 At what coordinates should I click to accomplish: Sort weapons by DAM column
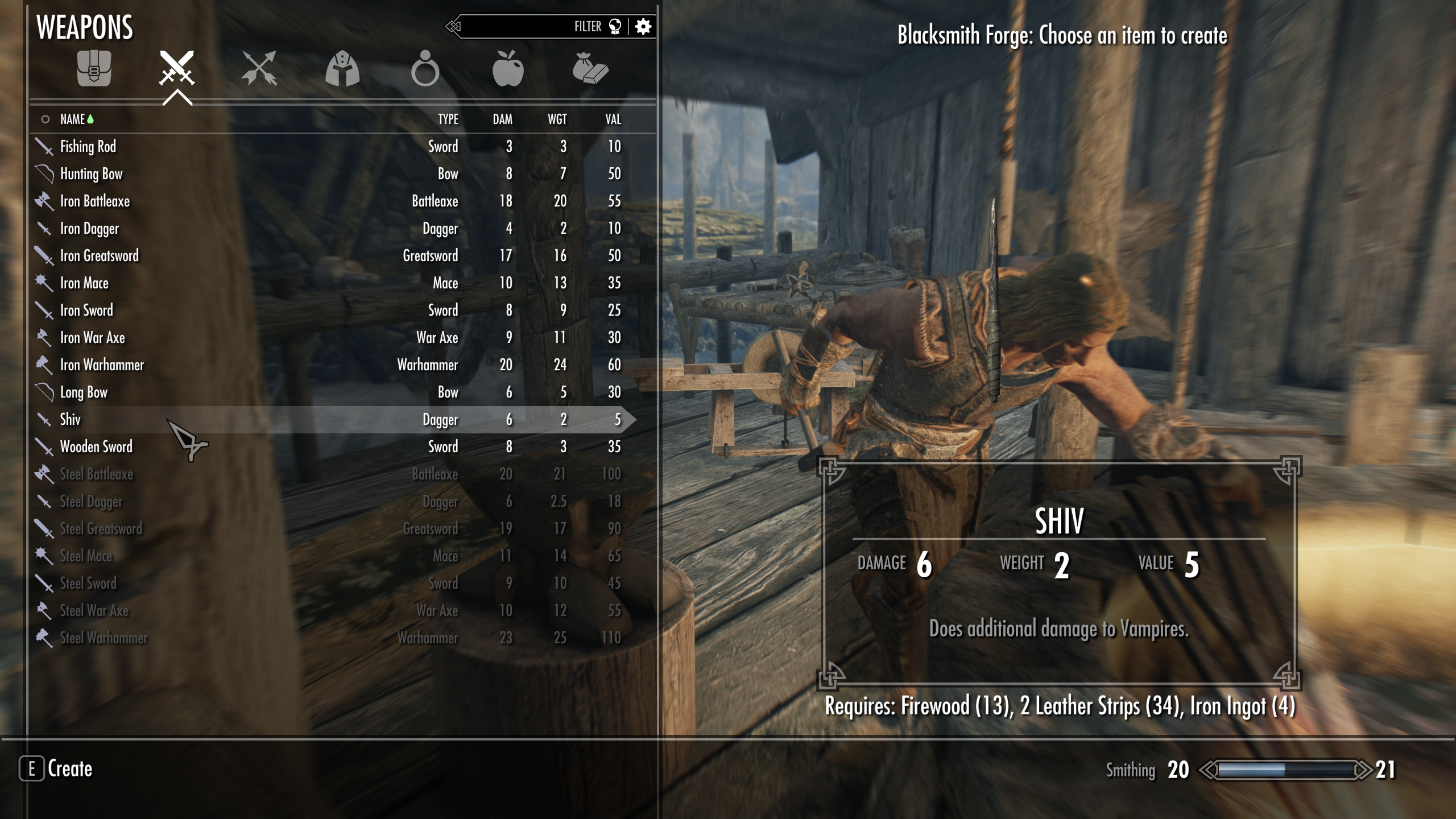tap(502, 119)
